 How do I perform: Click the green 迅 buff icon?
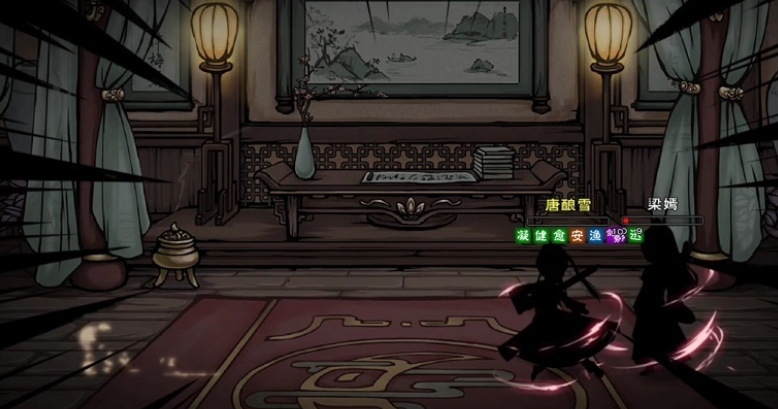tap(636, 235)
